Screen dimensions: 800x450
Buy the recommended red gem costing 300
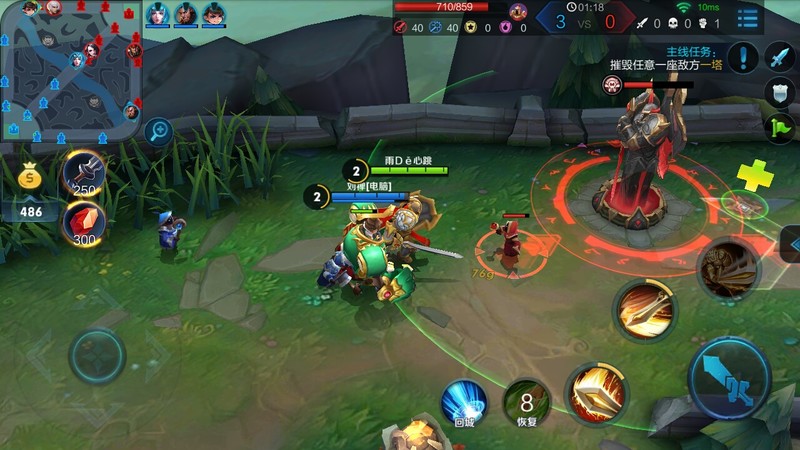[x=84, y=222]
